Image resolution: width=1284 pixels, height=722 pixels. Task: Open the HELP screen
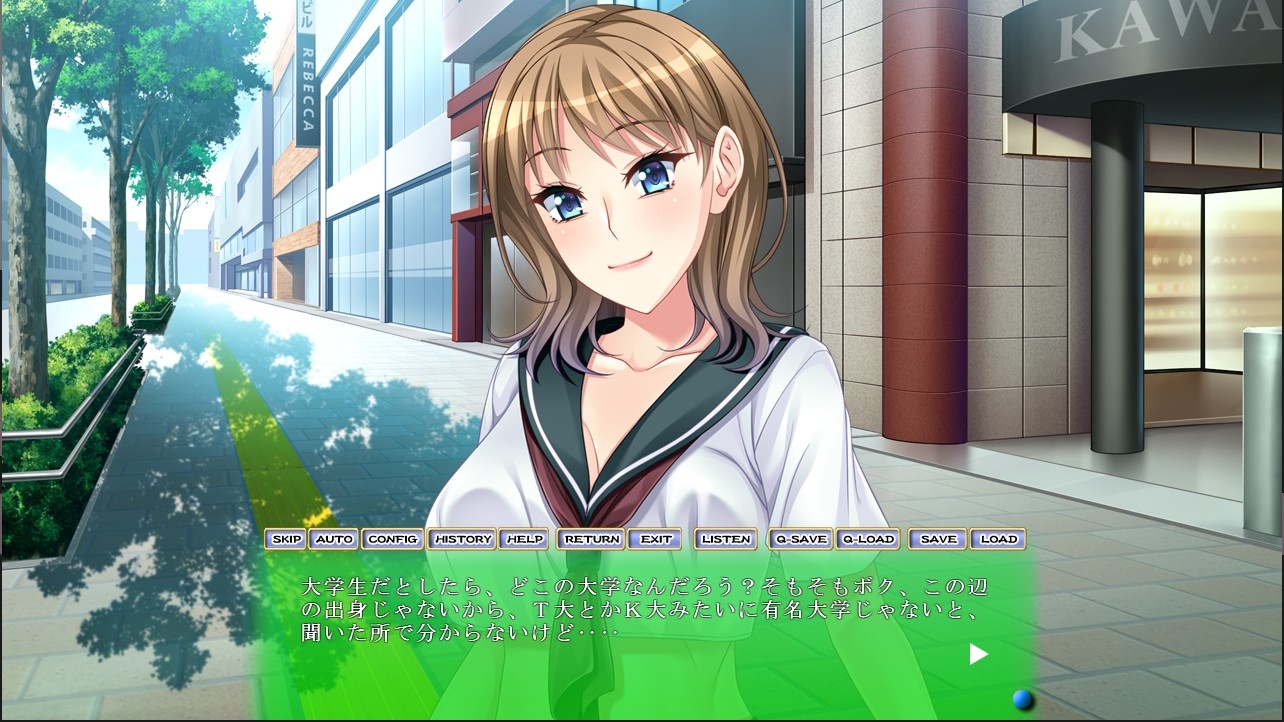click(524, 539)
